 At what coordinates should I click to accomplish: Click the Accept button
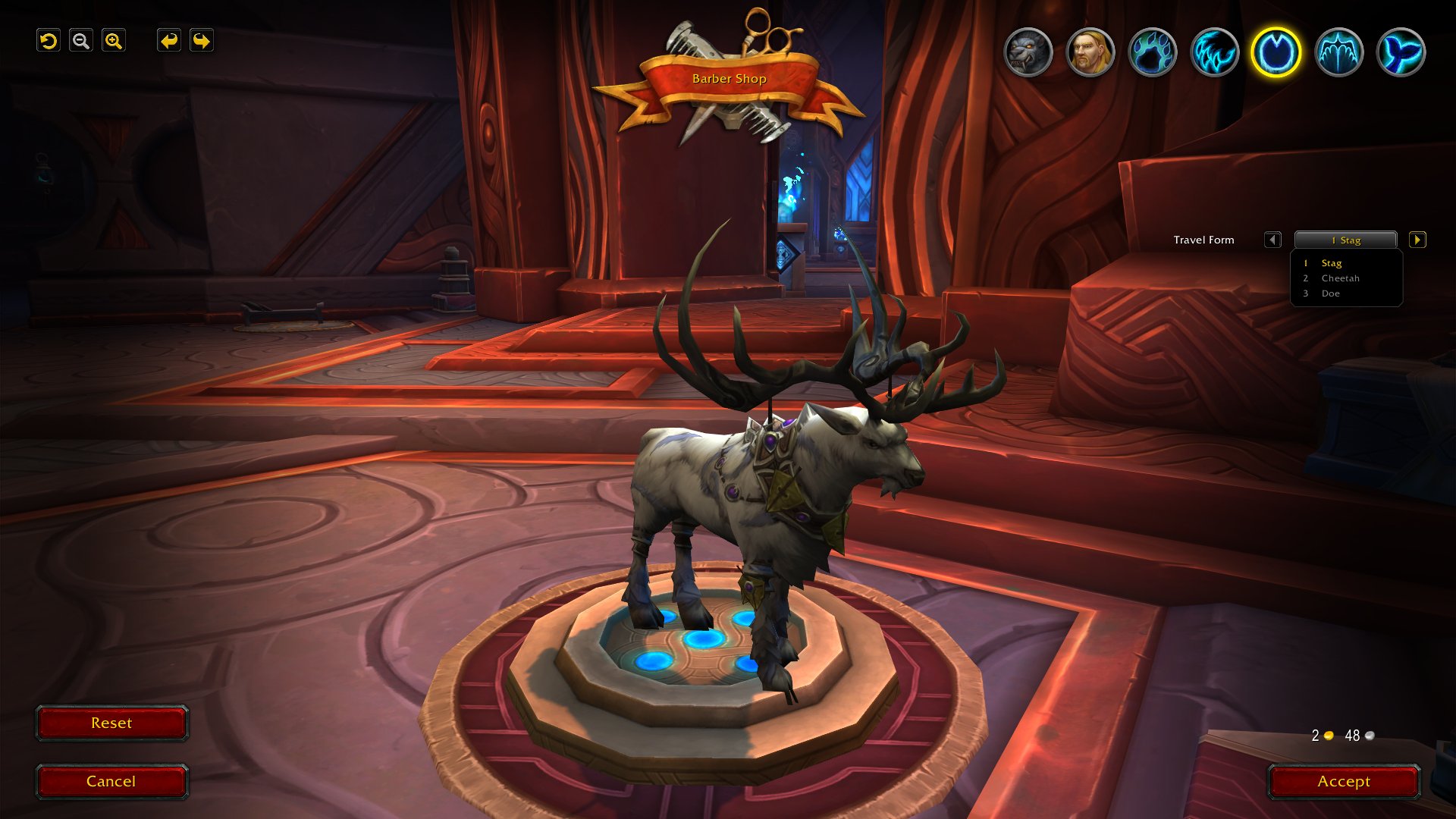tap(1343, 781)
